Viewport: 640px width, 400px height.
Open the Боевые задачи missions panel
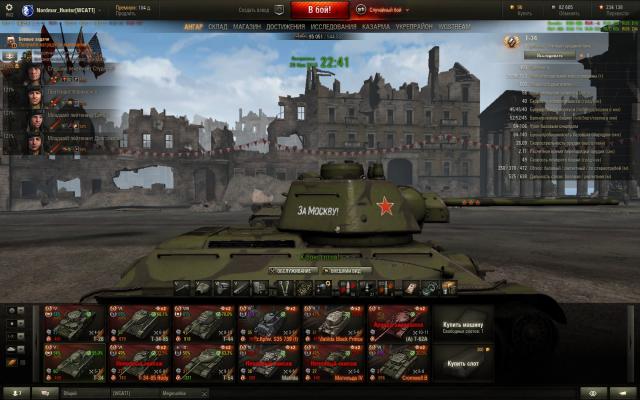pos(40,41)
